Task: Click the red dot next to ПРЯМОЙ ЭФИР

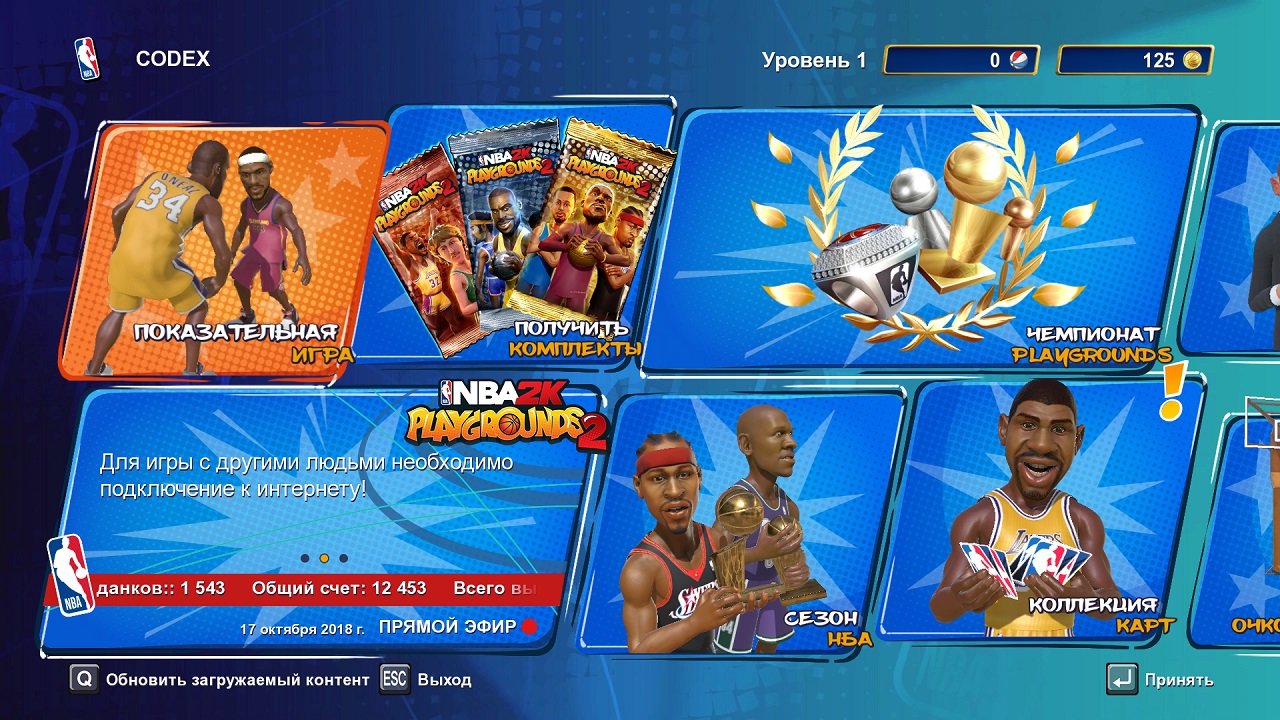Action: (531, 624)
